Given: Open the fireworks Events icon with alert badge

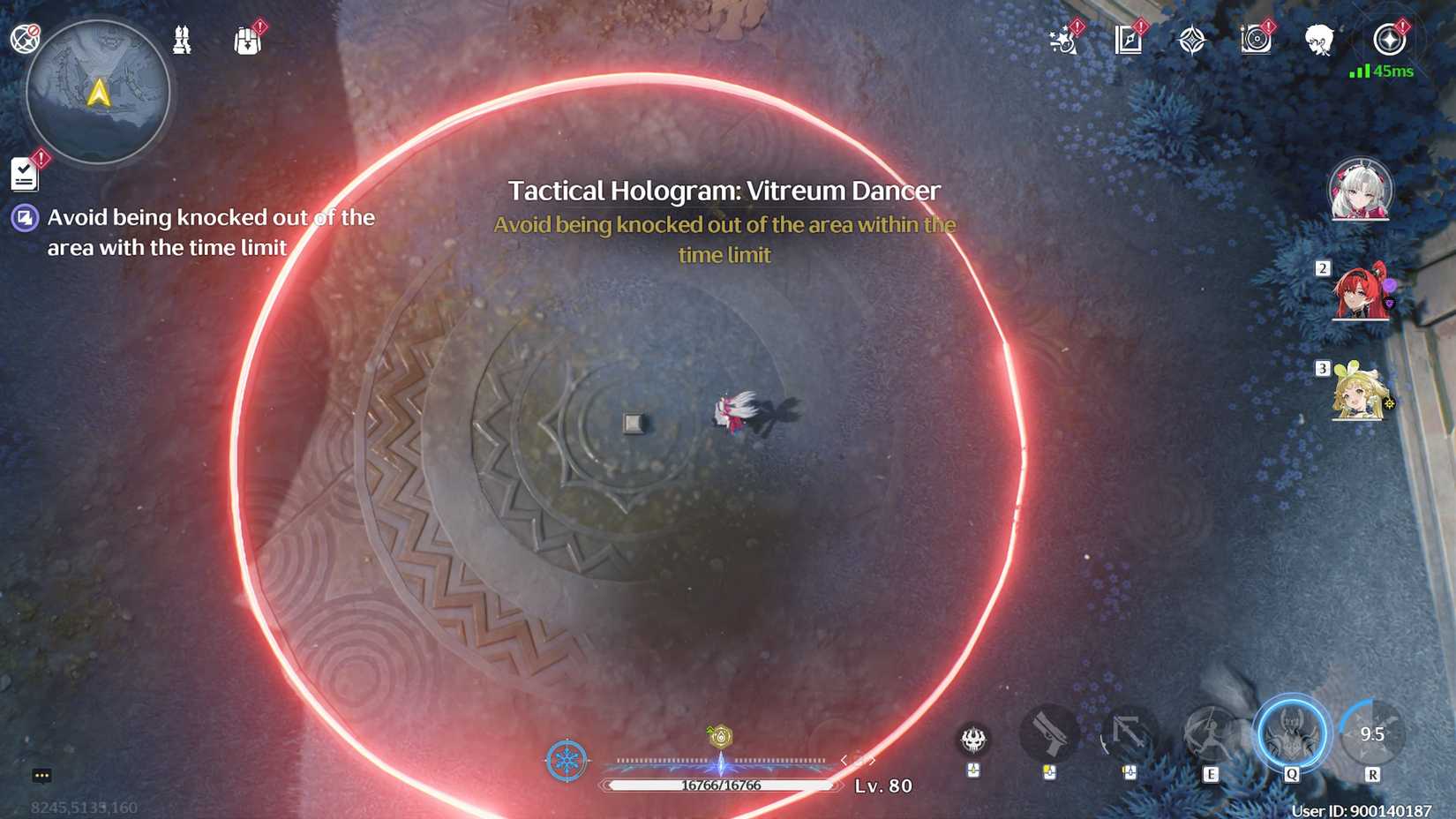Looking at the screenshot, I should click(x=1063, y=41).
